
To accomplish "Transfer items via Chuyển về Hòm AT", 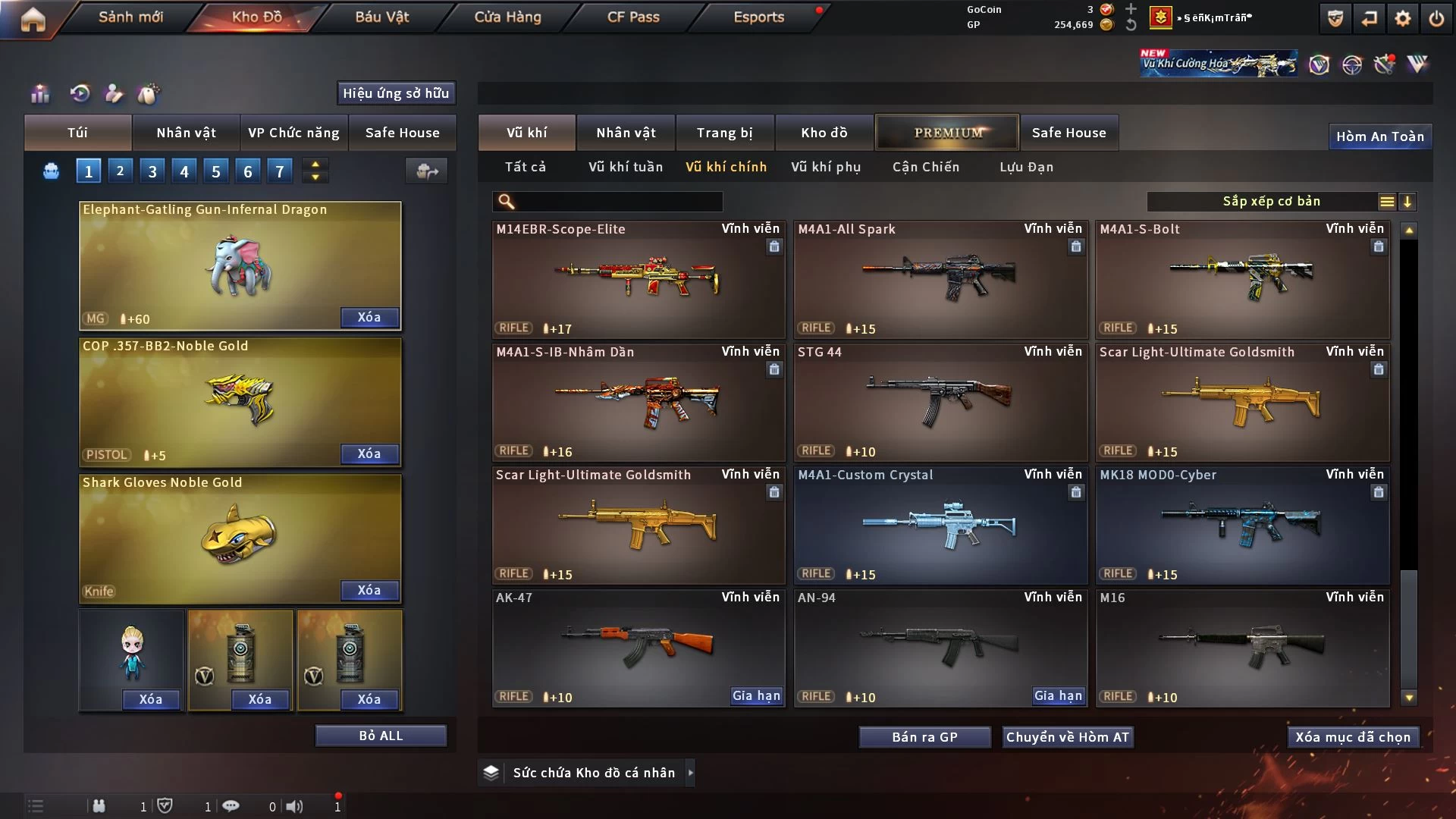I will pos(1068,737).
